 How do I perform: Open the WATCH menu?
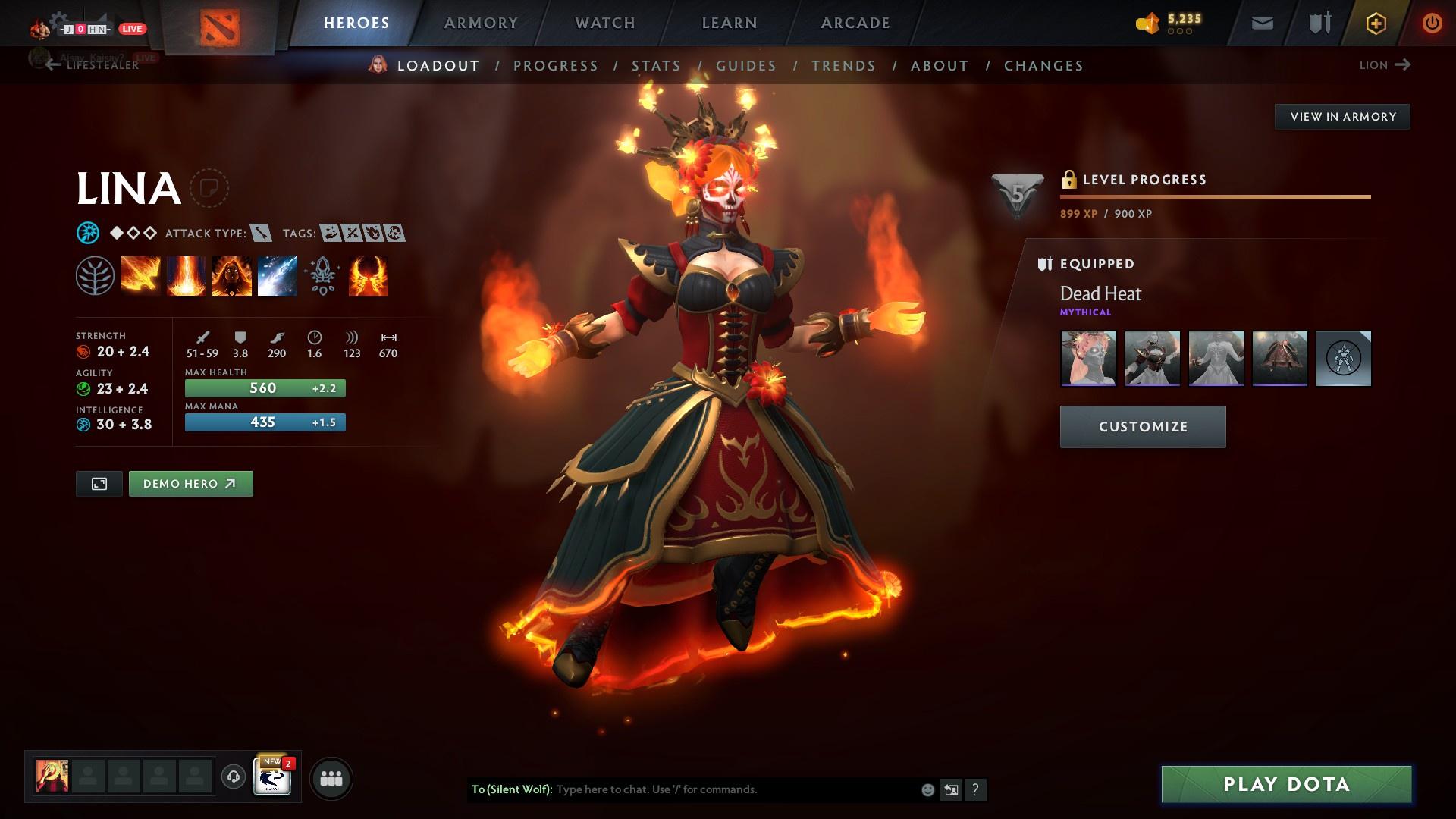pos(605,23)
